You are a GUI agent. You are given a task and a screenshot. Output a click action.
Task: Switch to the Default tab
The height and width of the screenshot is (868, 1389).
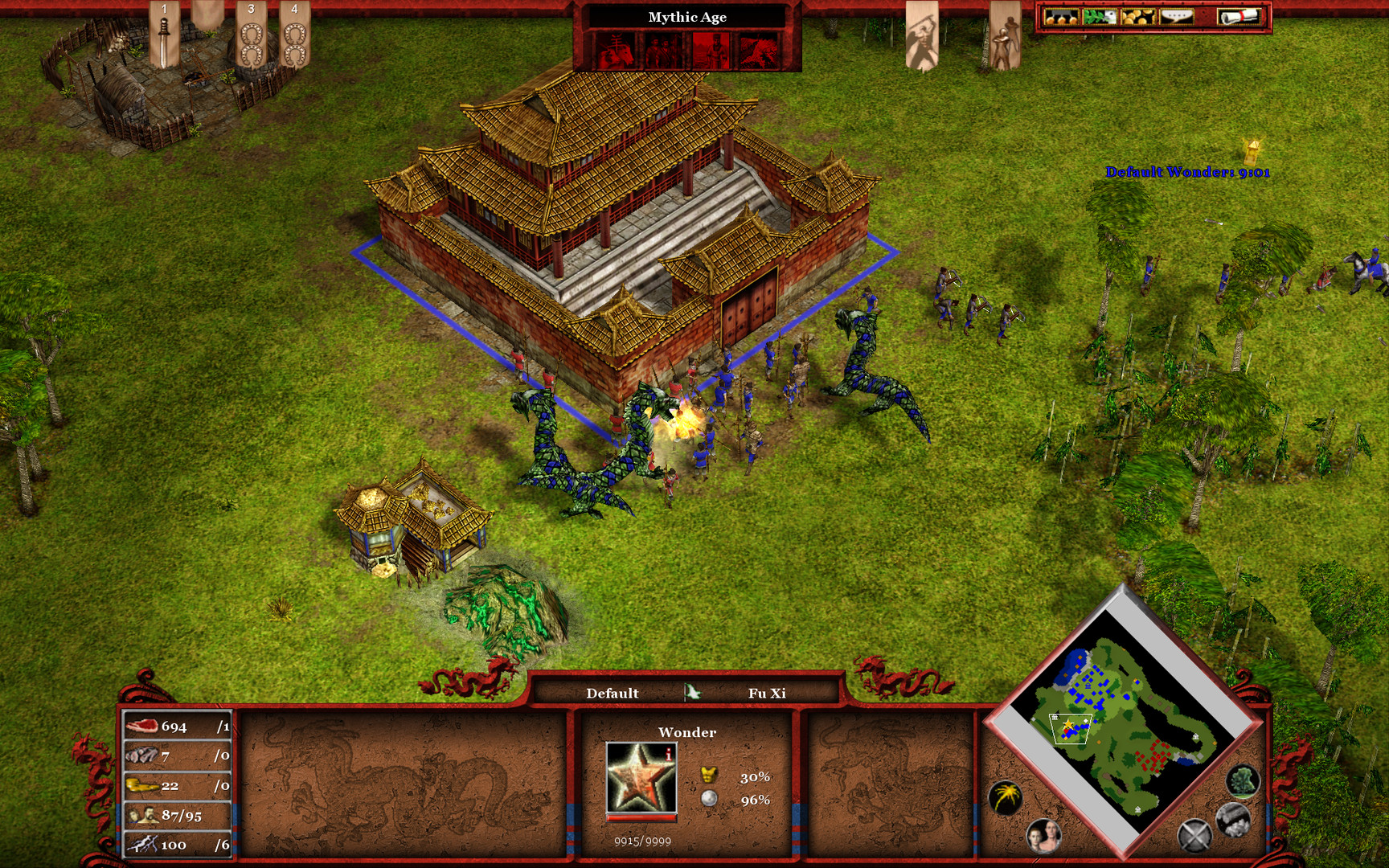click(615, 692)
